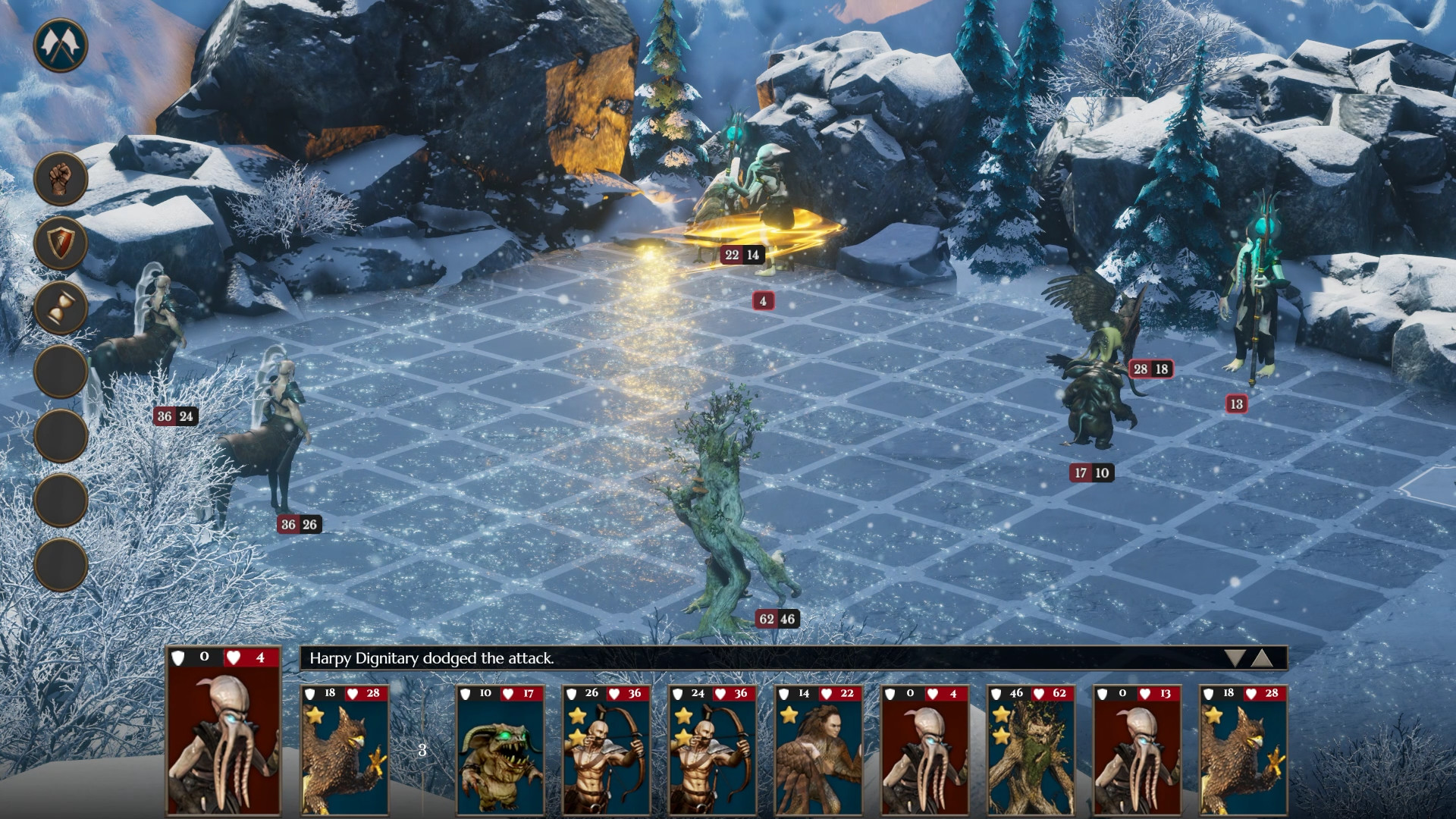Select the tentacled unit card with 13 health
This screenshot has height=819, width=1456.
tap(1137, 751)
